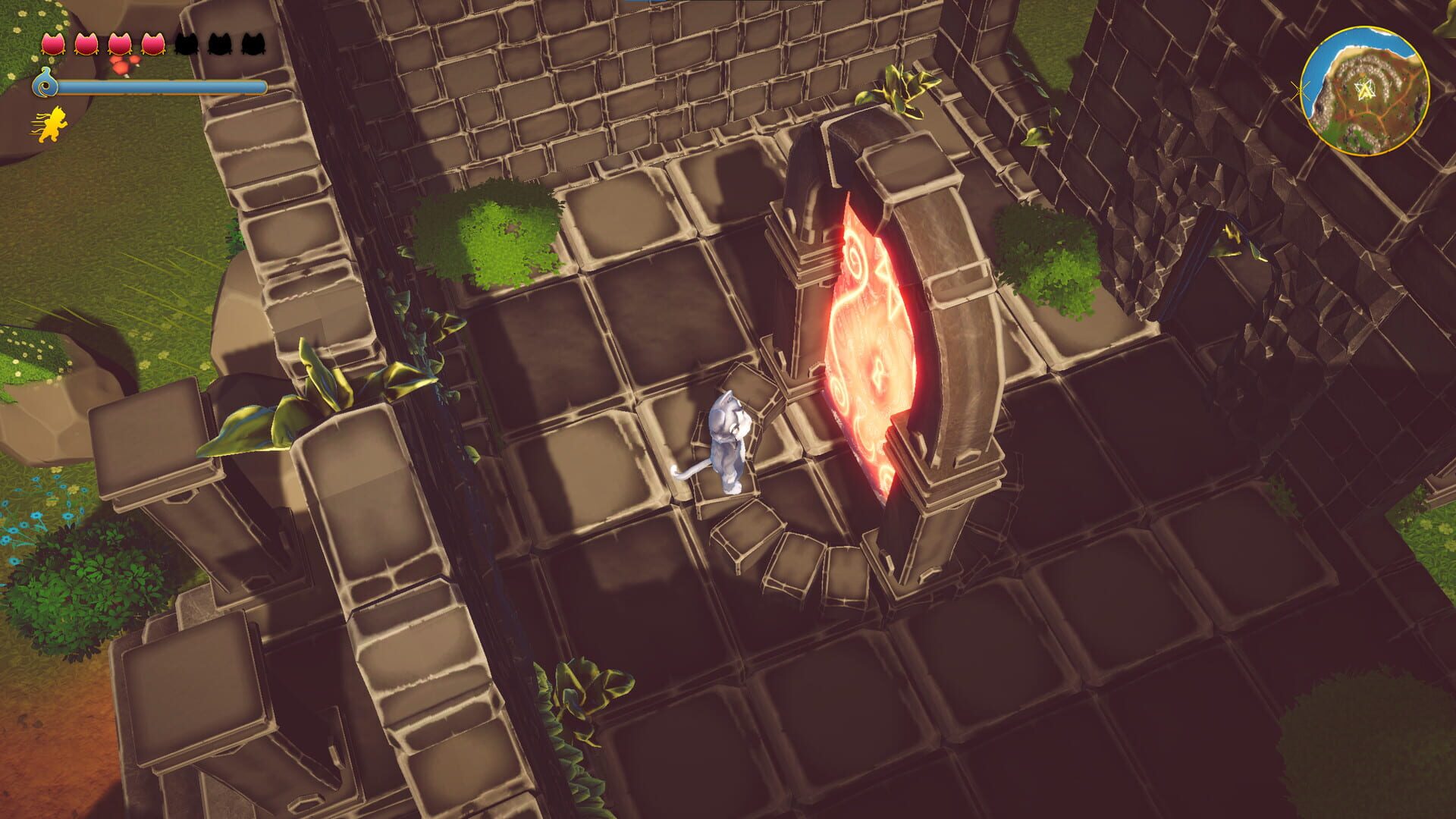The height and width of the screenshot is (819, 1456).
Task: Select the first red cat health icon
Action: click(x=53, y=42)
